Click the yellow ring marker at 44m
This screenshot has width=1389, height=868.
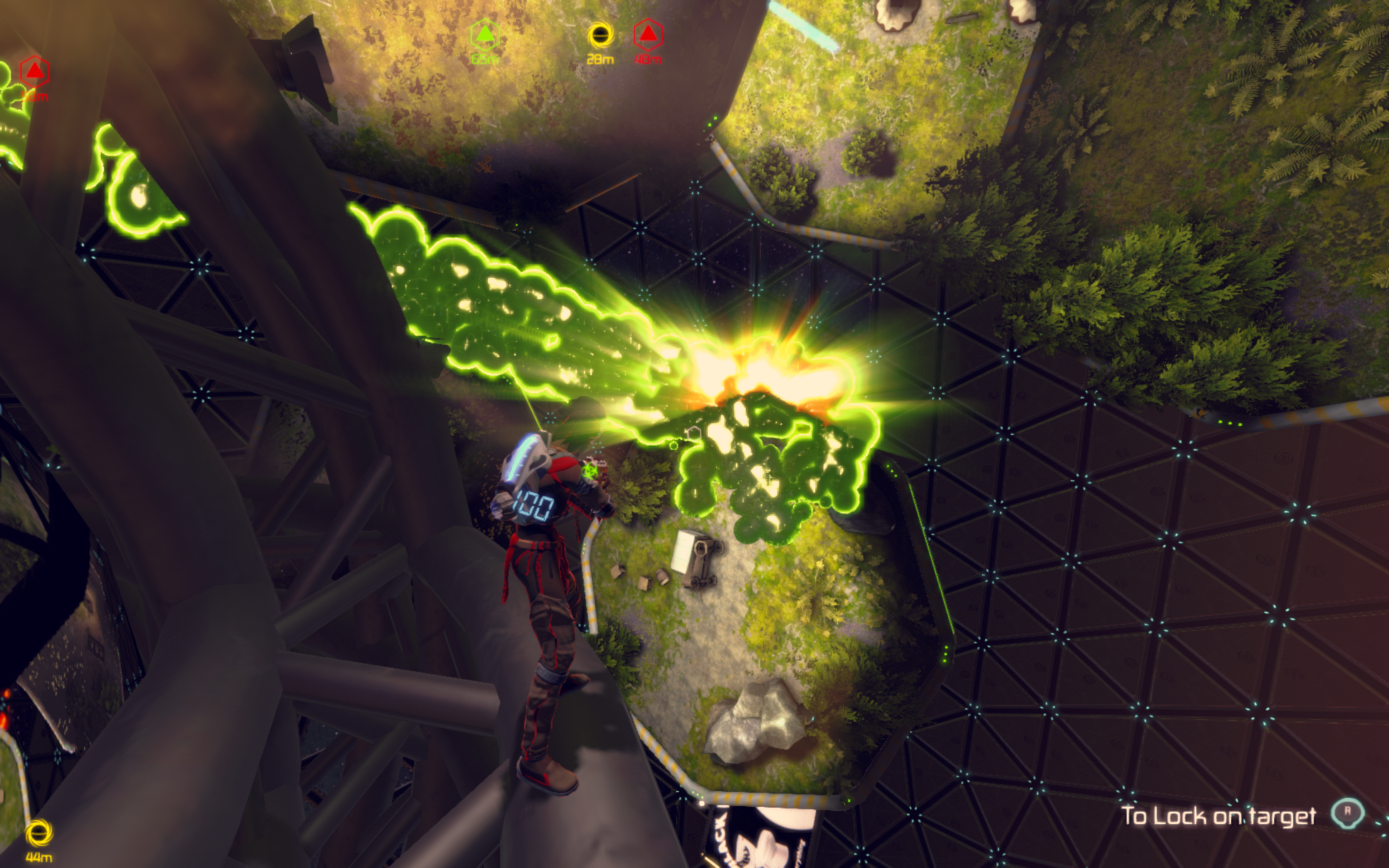pos(39,834)
